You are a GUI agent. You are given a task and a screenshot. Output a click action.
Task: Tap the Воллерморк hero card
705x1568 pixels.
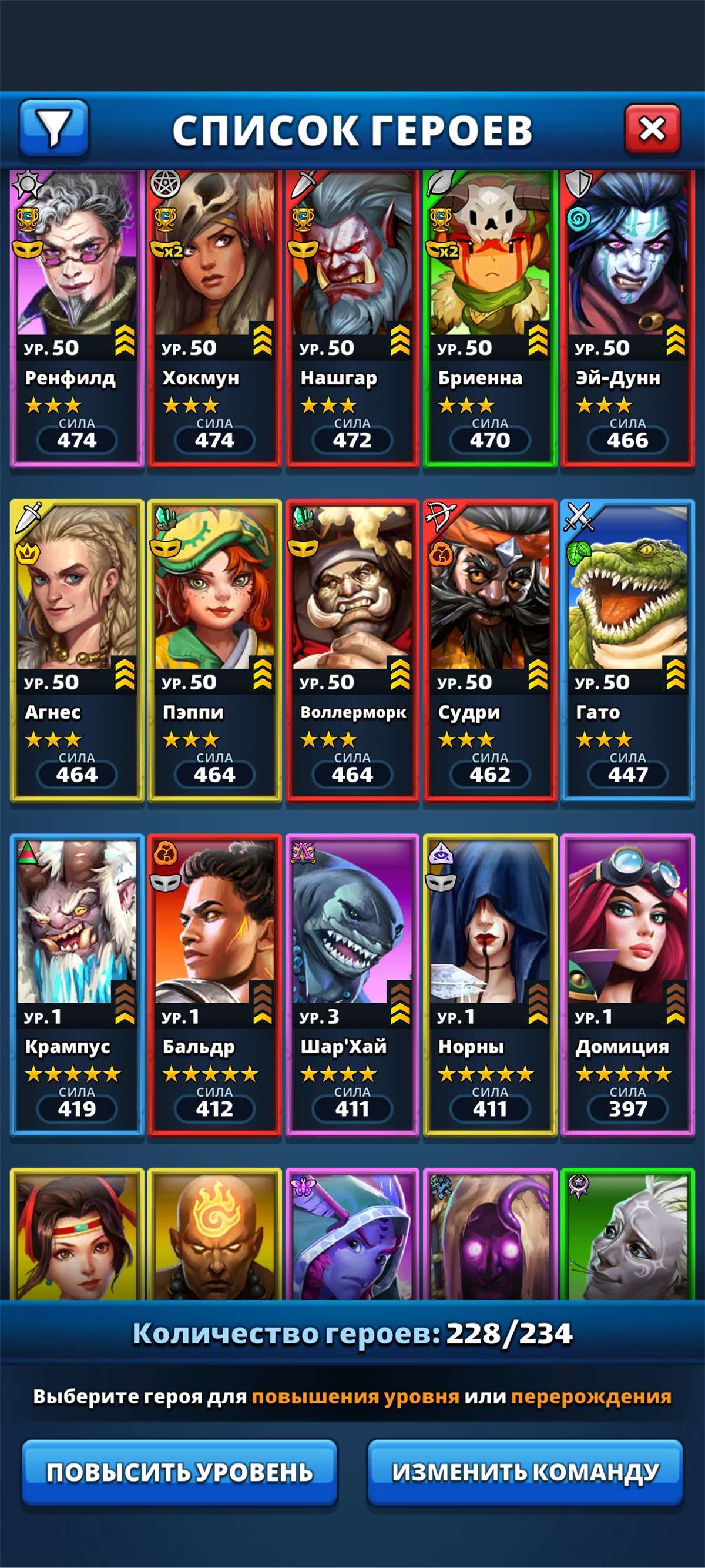point(352,650)
